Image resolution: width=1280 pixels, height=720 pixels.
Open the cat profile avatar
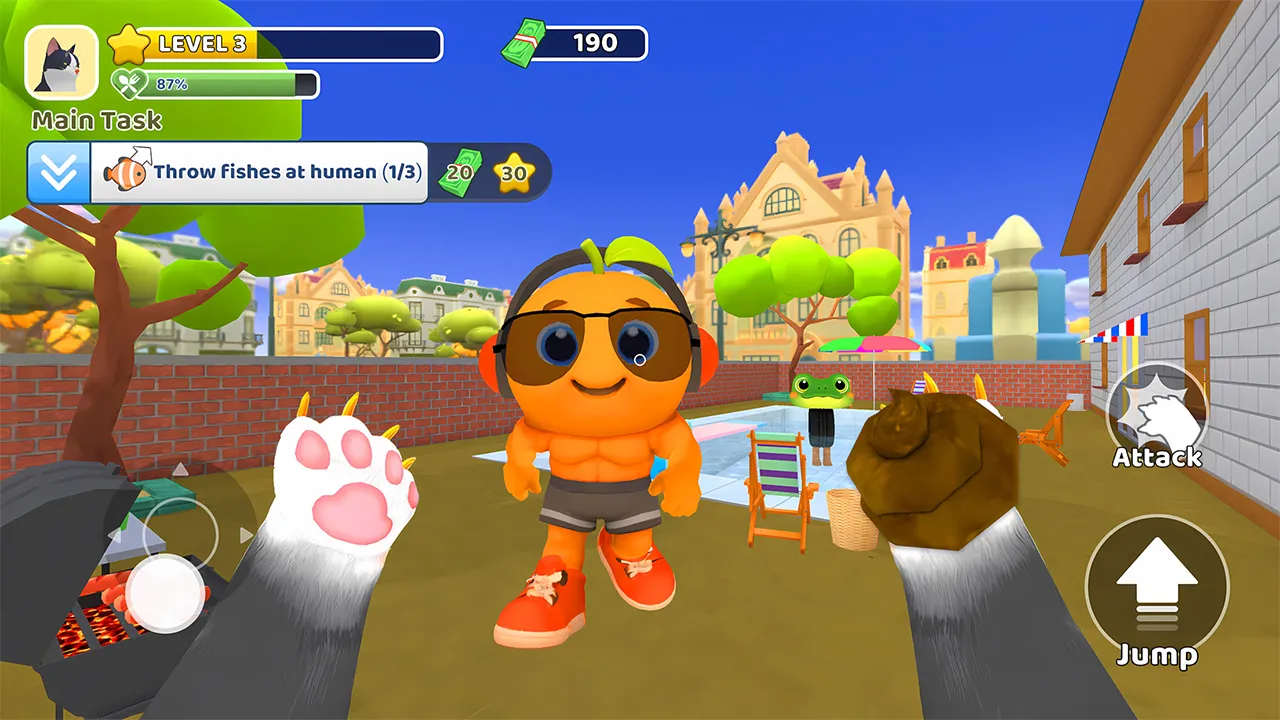click(62, 63)
